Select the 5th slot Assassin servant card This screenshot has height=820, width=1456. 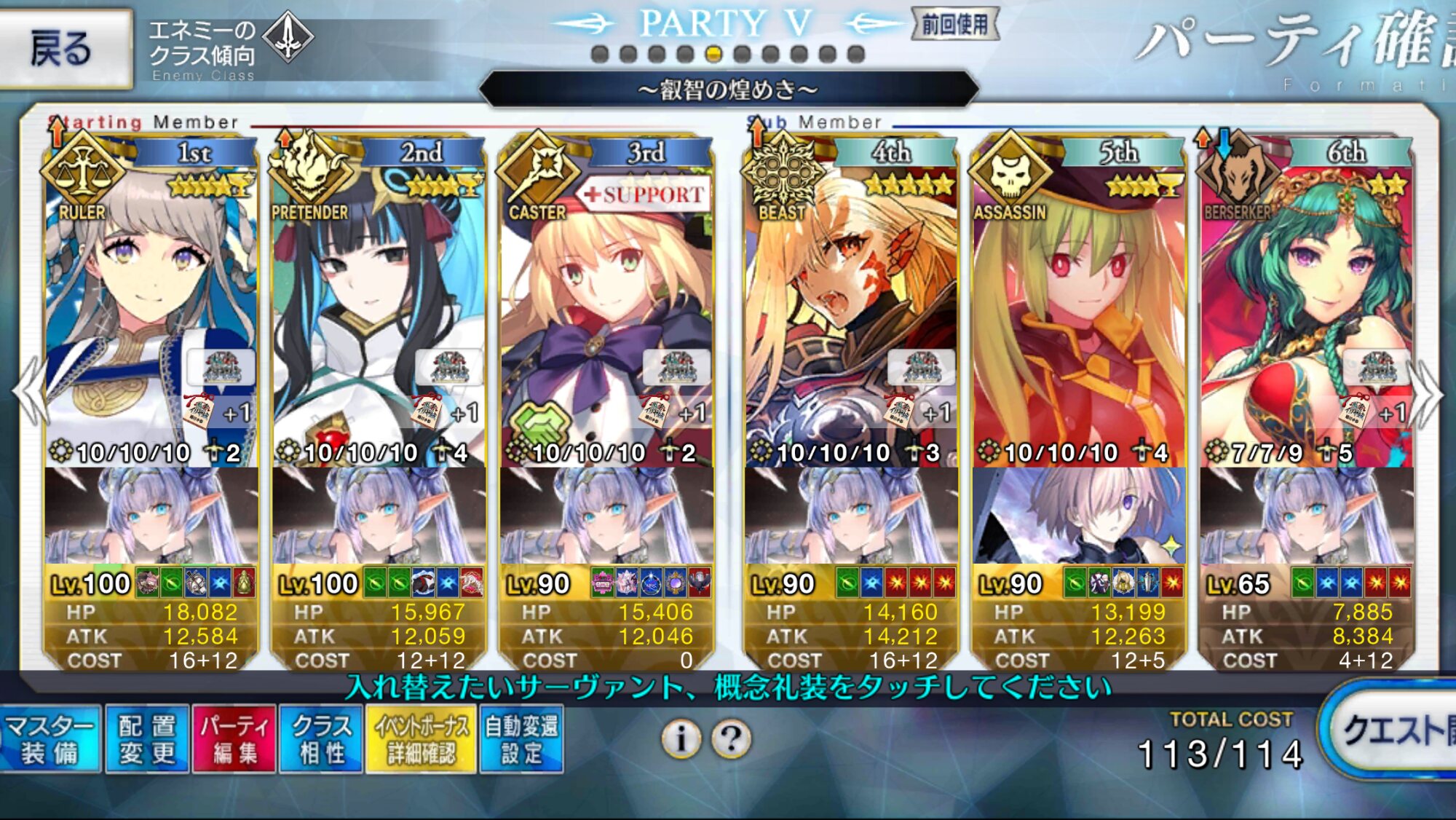(1078, 306)
